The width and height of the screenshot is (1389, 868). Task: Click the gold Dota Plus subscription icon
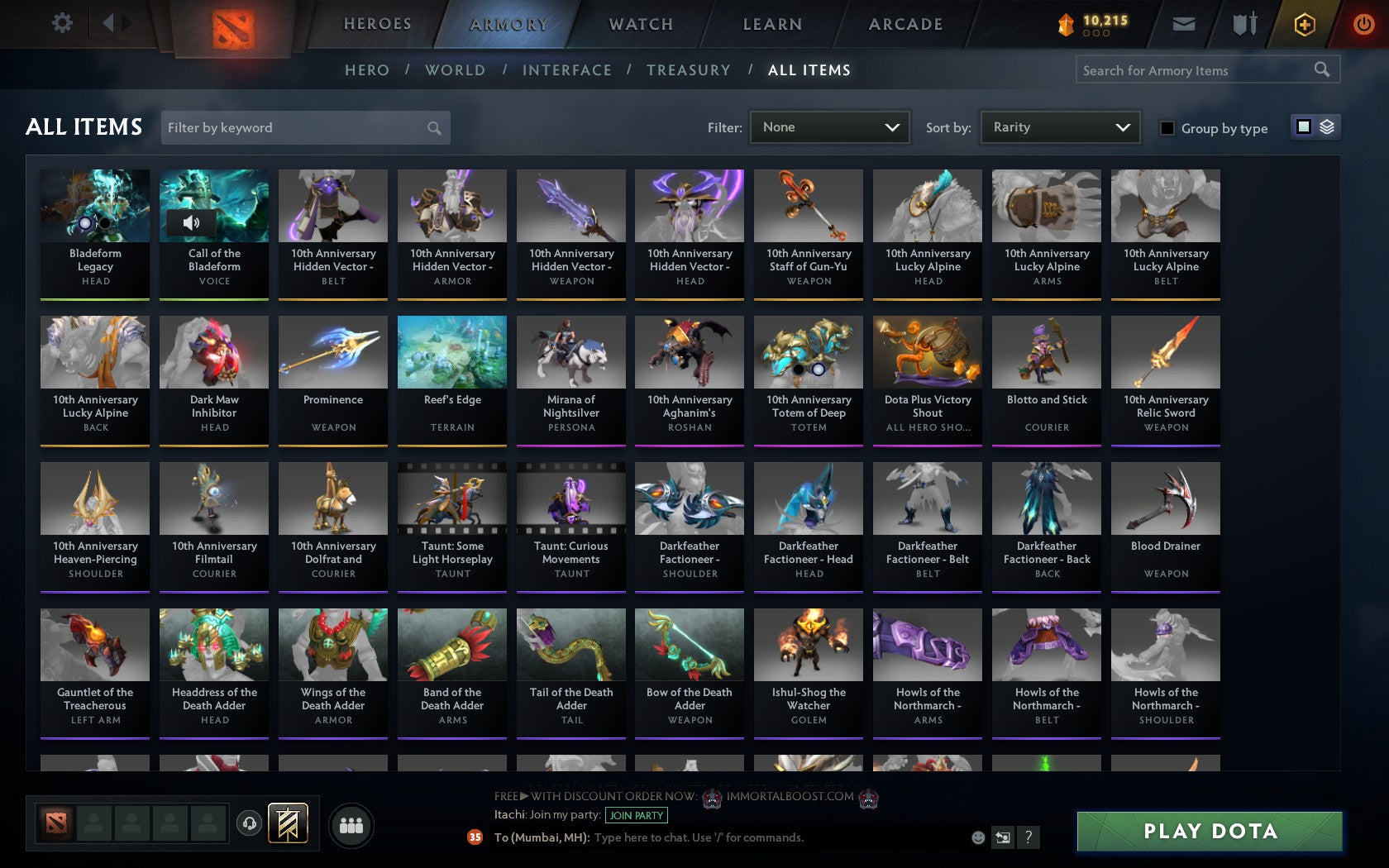coord(1304,24)
